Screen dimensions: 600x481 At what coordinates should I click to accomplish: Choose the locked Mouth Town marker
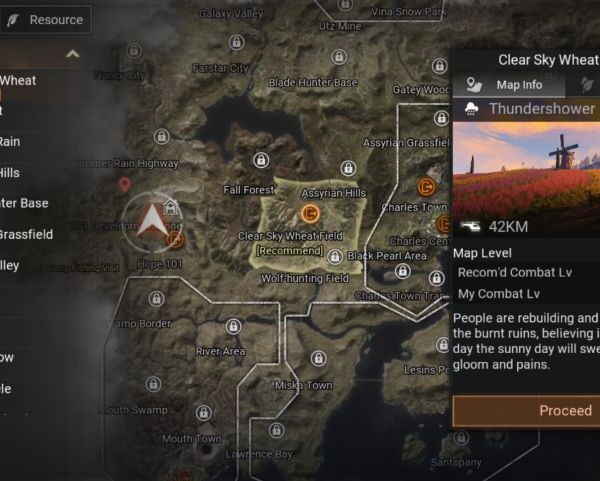point(203,413)
